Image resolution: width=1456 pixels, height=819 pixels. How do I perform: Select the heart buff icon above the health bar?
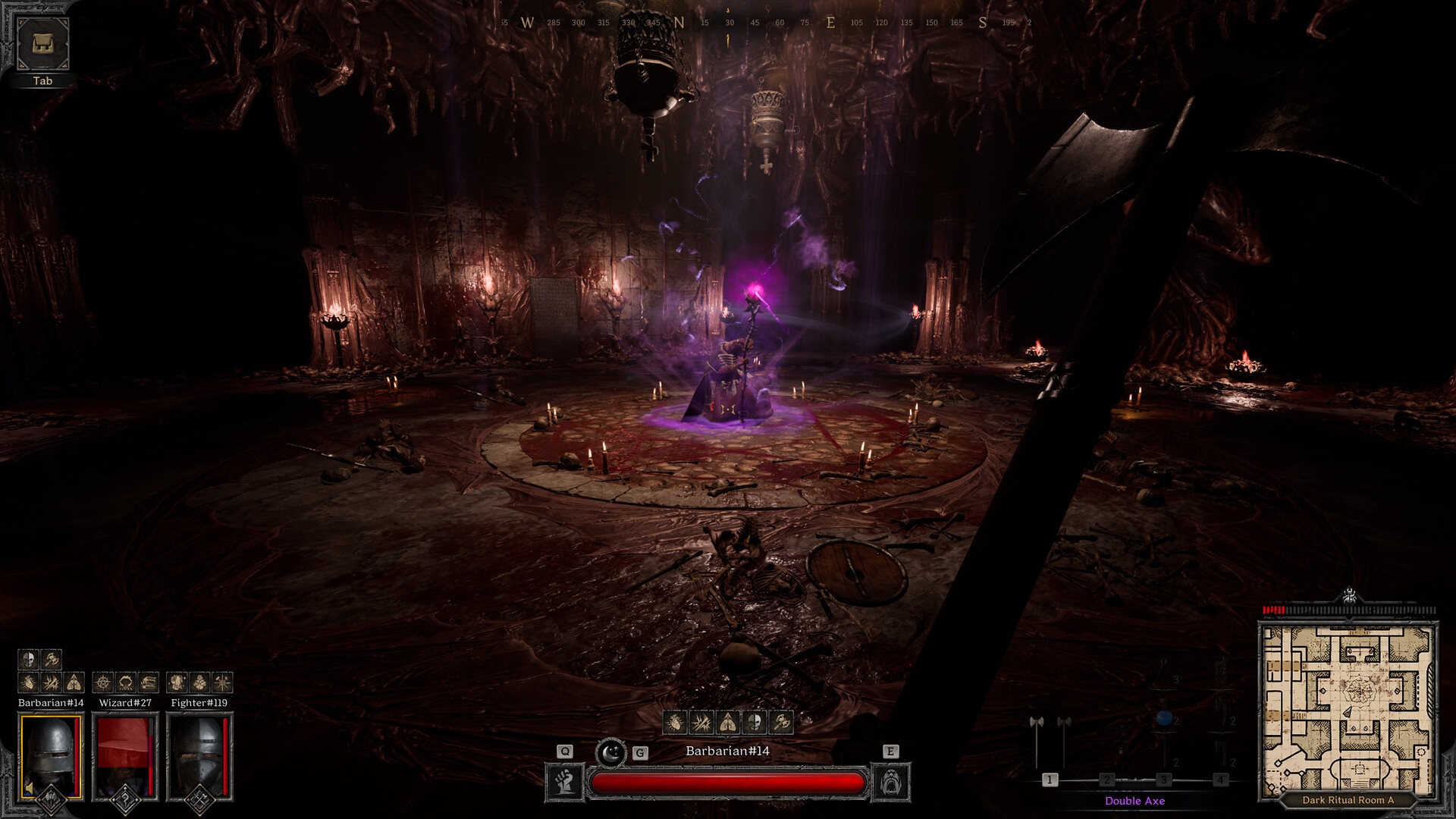click(674, 723)
